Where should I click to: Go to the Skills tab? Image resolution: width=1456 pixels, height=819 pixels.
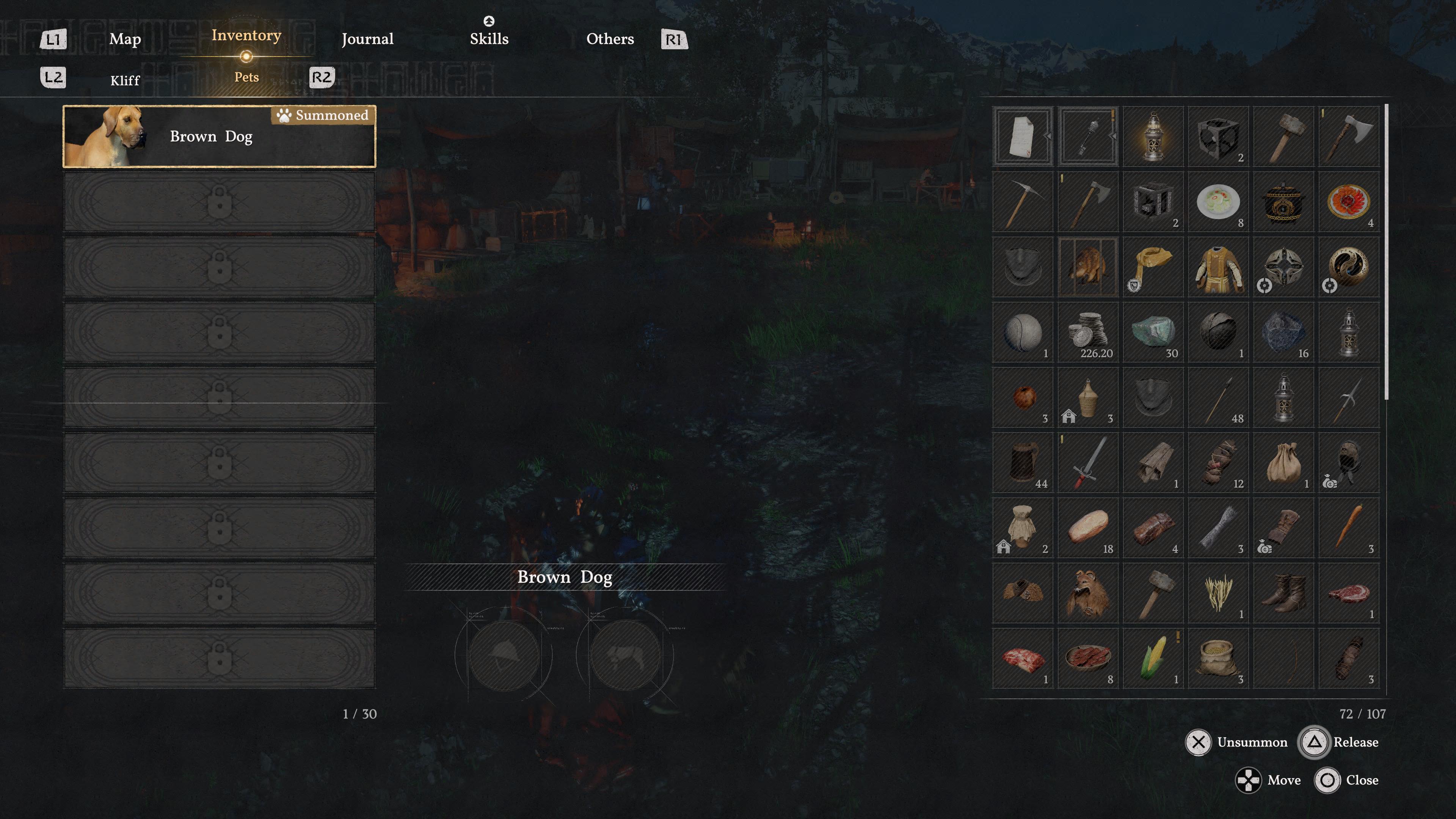489,39
